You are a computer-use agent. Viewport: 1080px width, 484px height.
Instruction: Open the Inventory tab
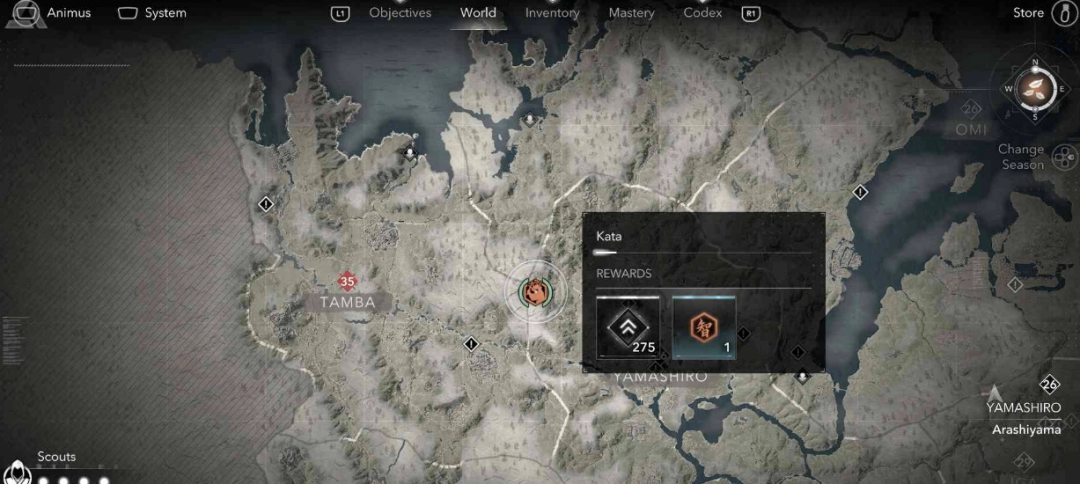[552, 13]
